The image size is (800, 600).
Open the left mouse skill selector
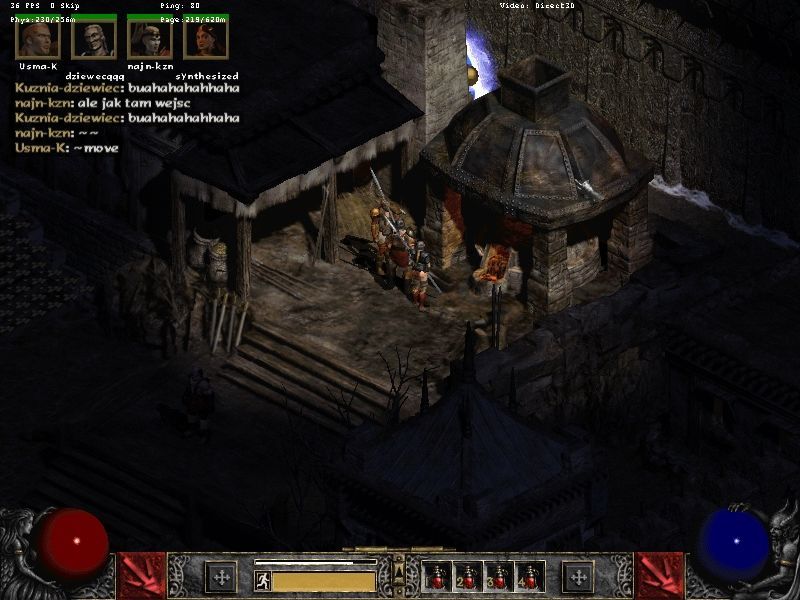tap(221, 576)
